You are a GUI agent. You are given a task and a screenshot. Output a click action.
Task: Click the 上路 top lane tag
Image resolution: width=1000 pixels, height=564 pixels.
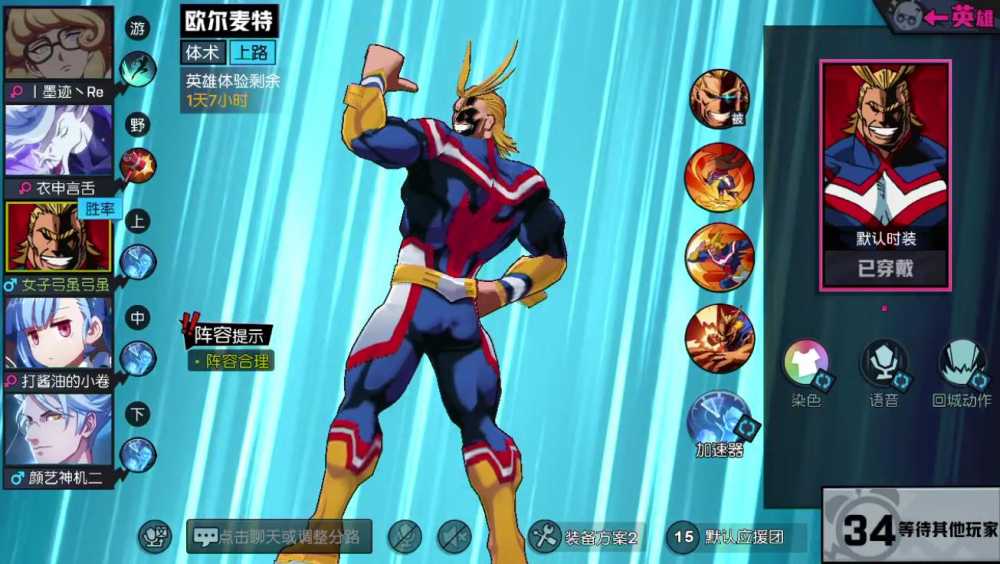253,52
